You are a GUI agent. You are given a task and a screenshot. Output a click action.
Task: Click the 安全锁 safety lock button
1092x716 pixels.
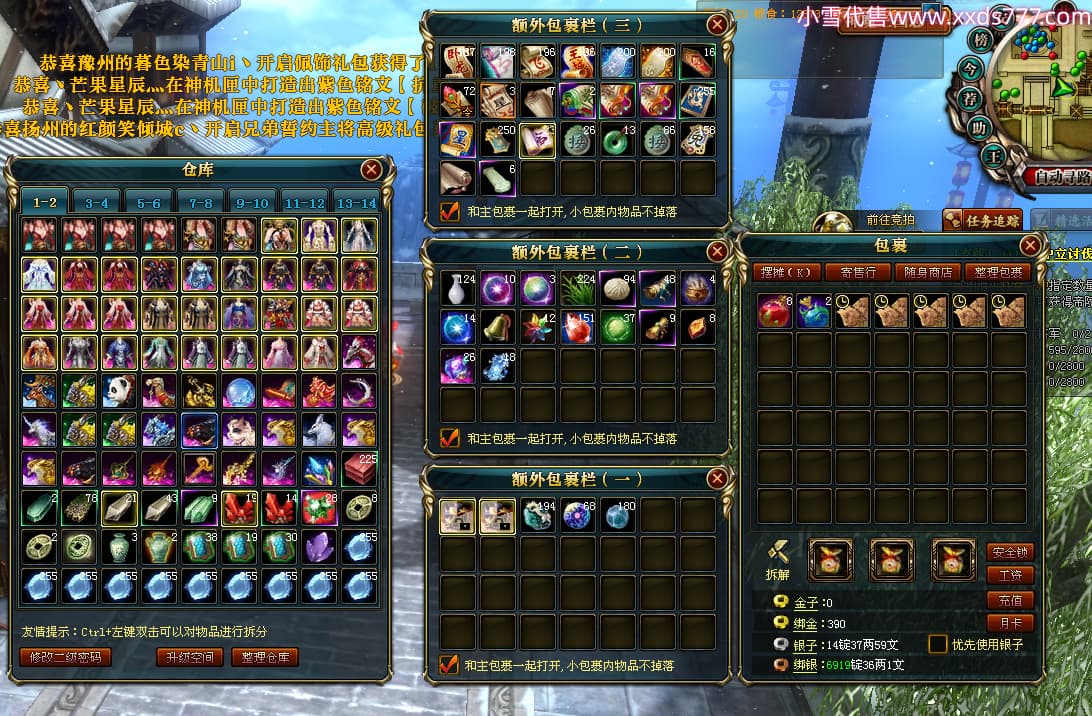click(1009, 552)
